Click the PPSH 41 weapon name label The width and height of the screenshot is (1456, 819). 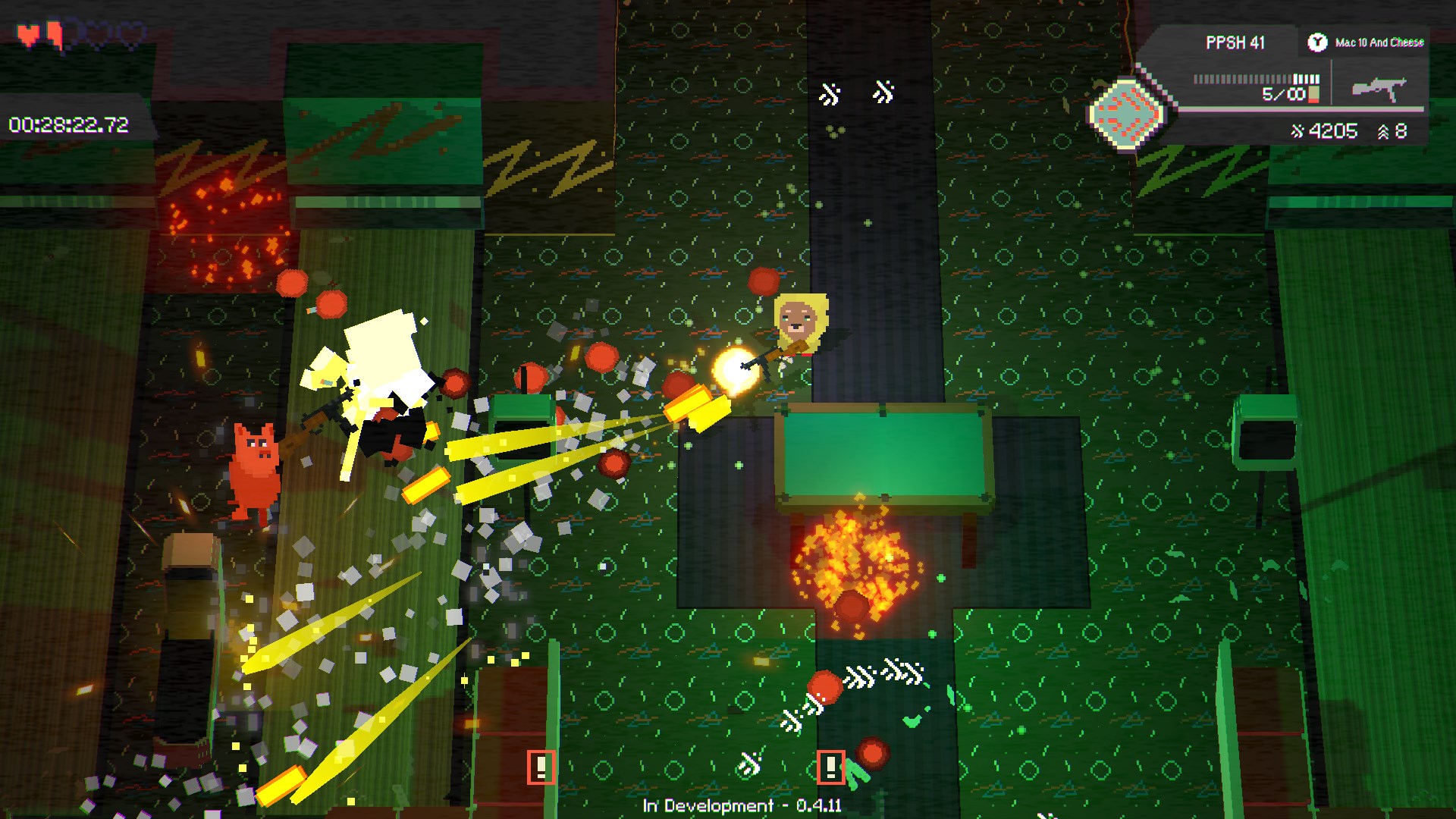pyautogui.click(x=1235, y=42)
